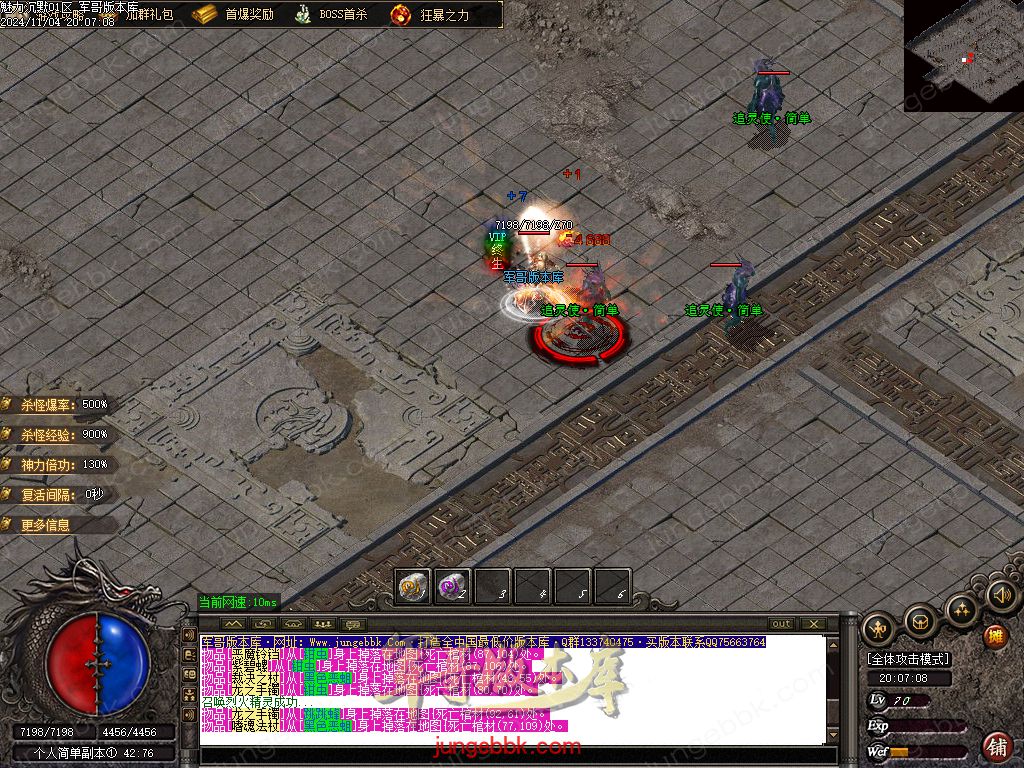Close the chat panel with X
This screenshot has width=1024, height=768.
point(811,624)
